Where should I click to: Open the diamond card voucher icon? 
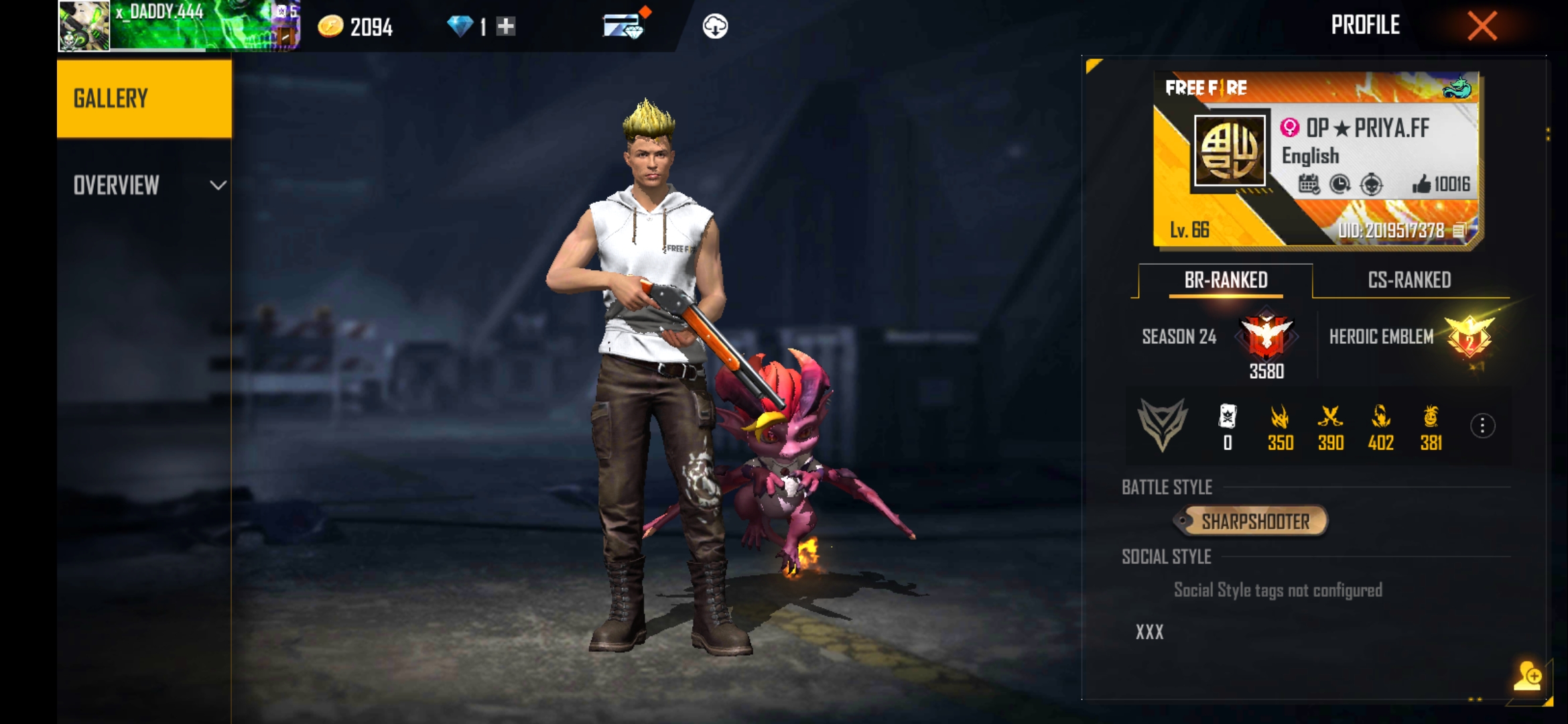(x=623, y=27)
